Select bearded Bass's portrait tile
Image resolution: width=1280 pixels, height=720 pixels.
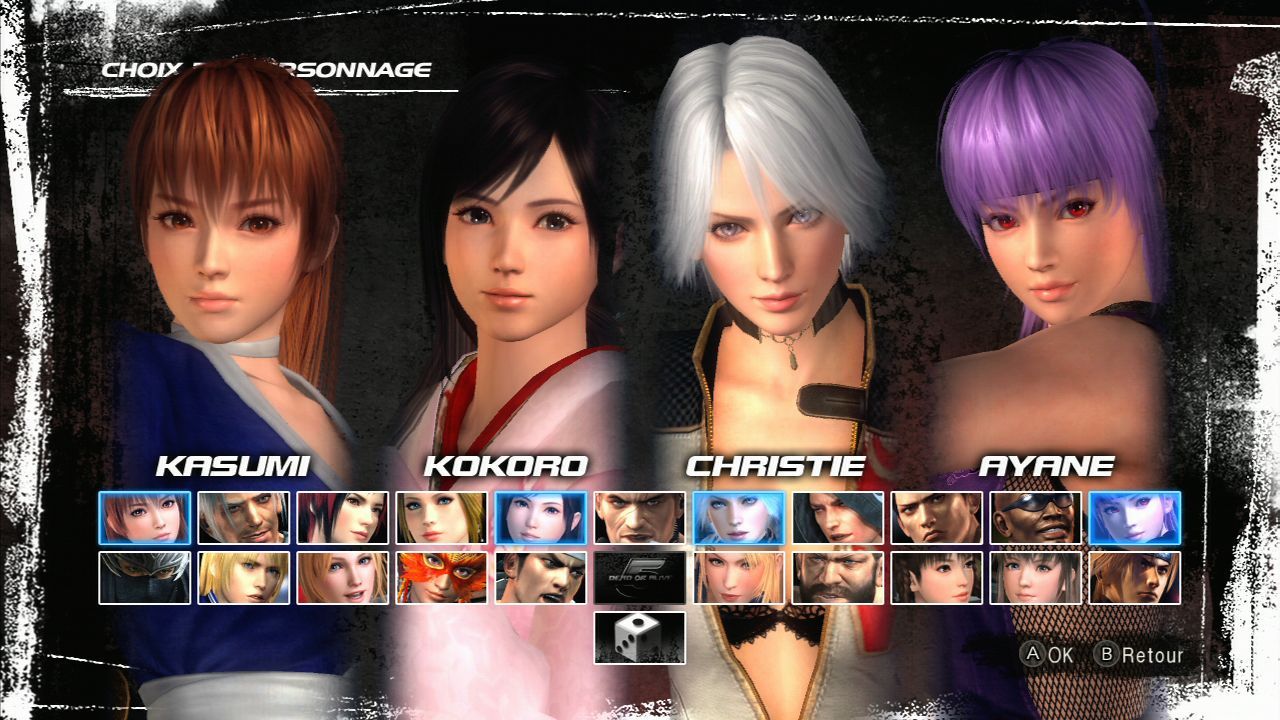click(837, 578)
